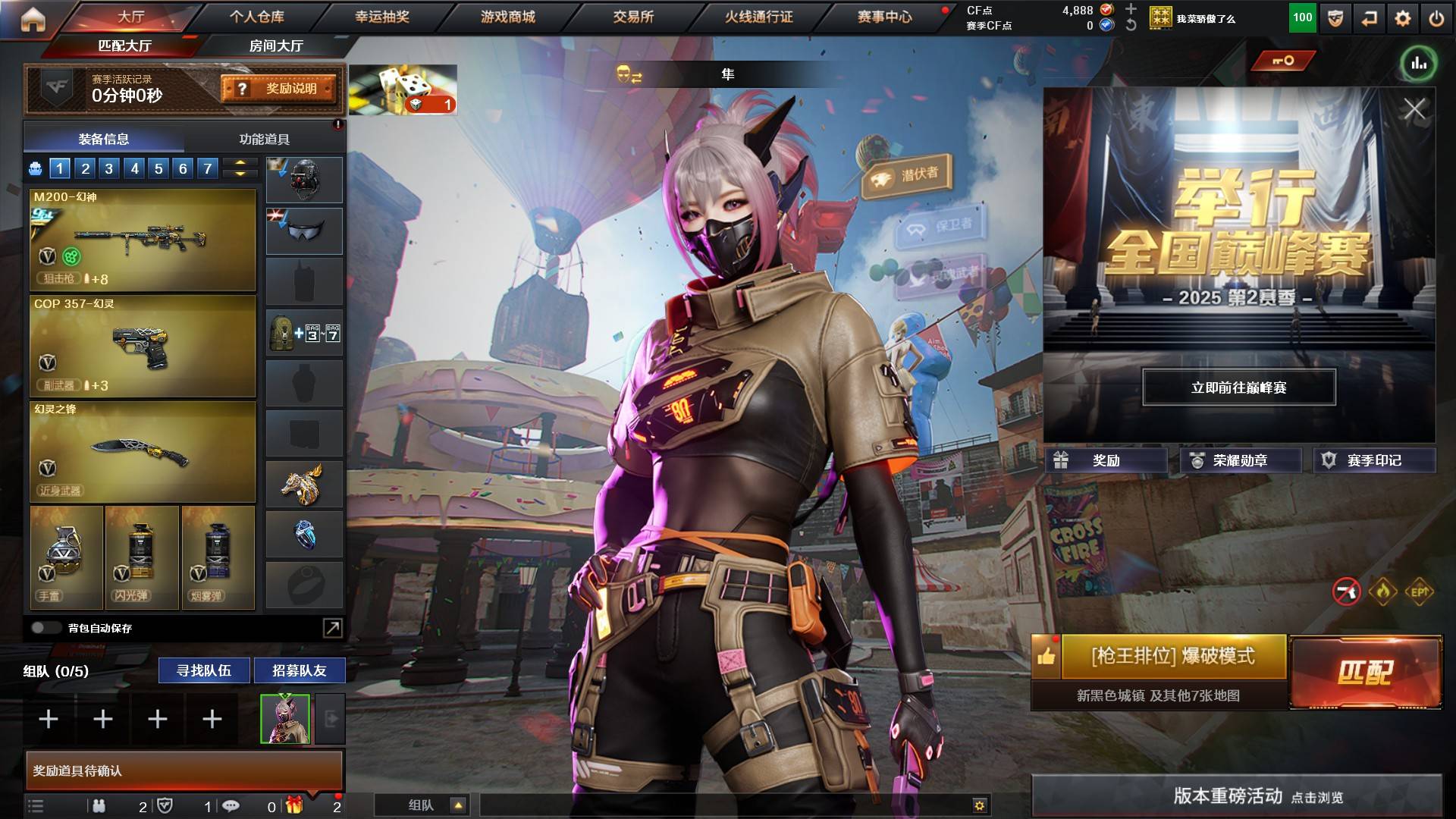Change the [枪王排位] 爆破模式 game mode
The width and height of the screenshot is (1456, 819).
point(1172,657)
